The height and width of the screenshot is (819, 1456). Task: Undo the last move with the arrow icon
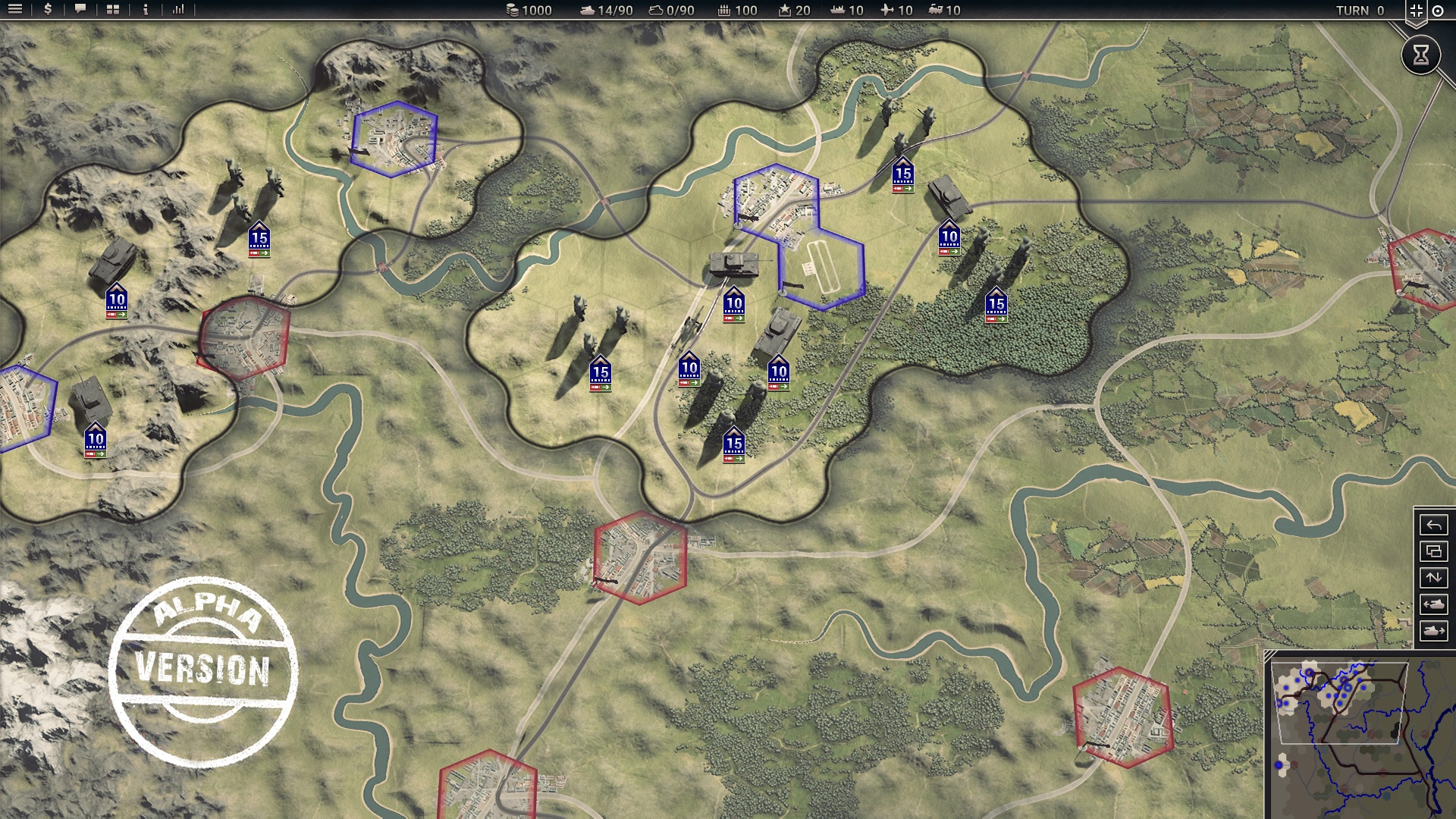[x=1433, y=524]
